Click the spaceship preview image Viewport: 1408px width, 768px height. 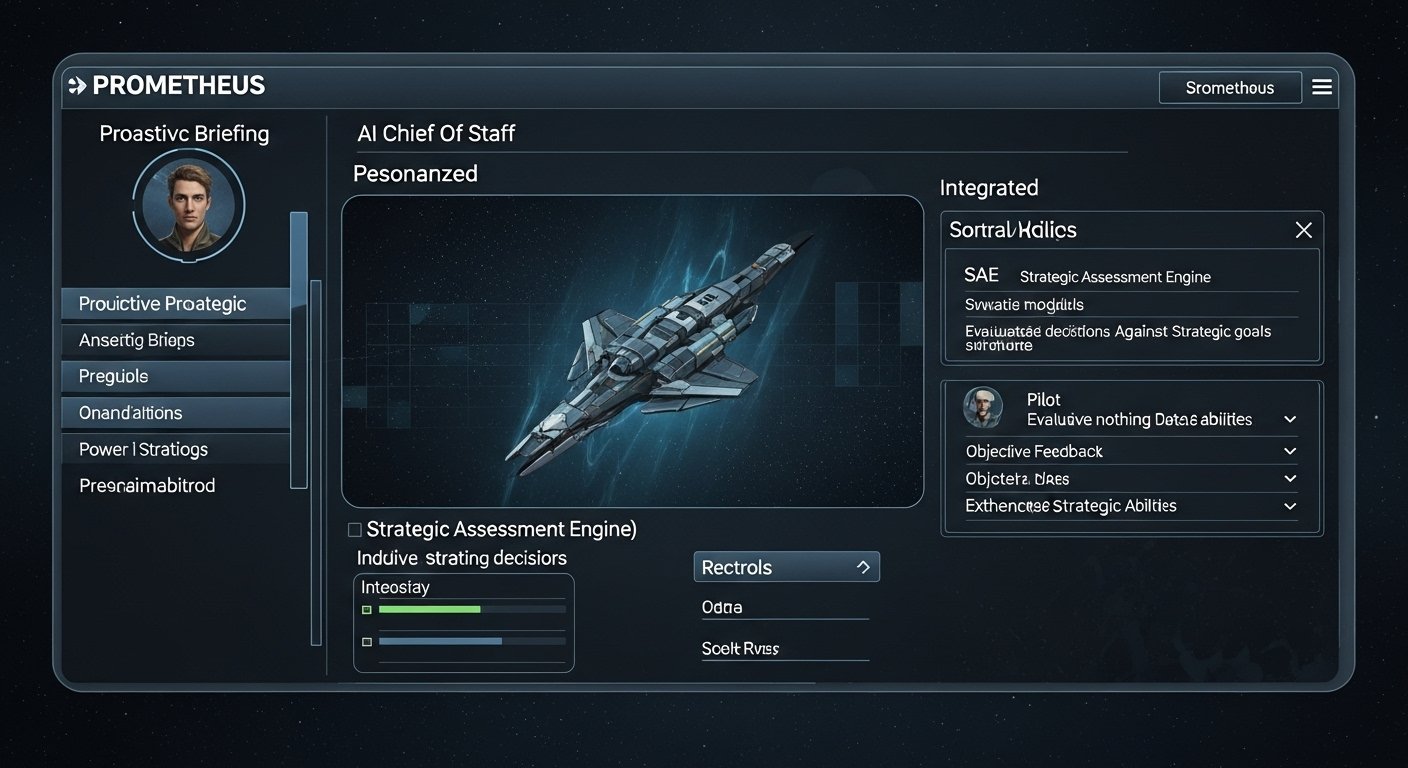point(632,351)
